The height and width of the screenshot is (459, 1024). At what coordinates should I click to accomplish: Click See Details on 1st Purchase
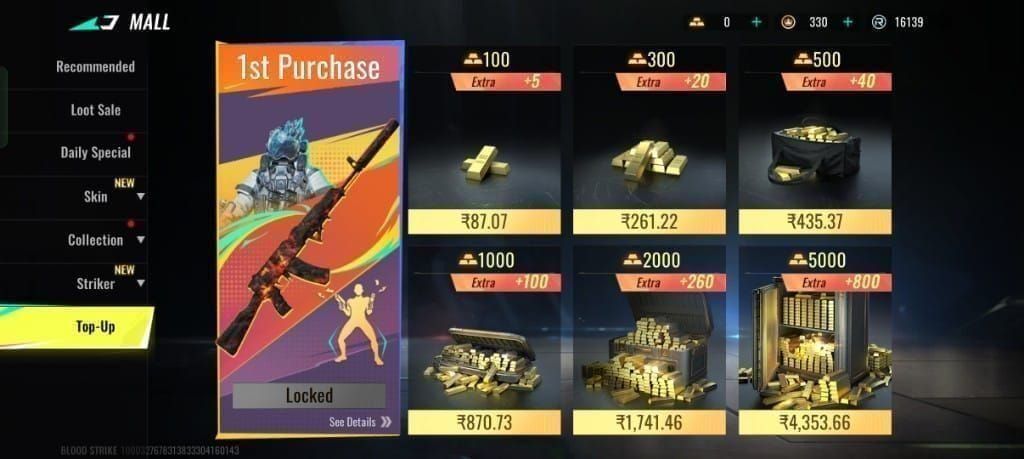coord(360,422)
